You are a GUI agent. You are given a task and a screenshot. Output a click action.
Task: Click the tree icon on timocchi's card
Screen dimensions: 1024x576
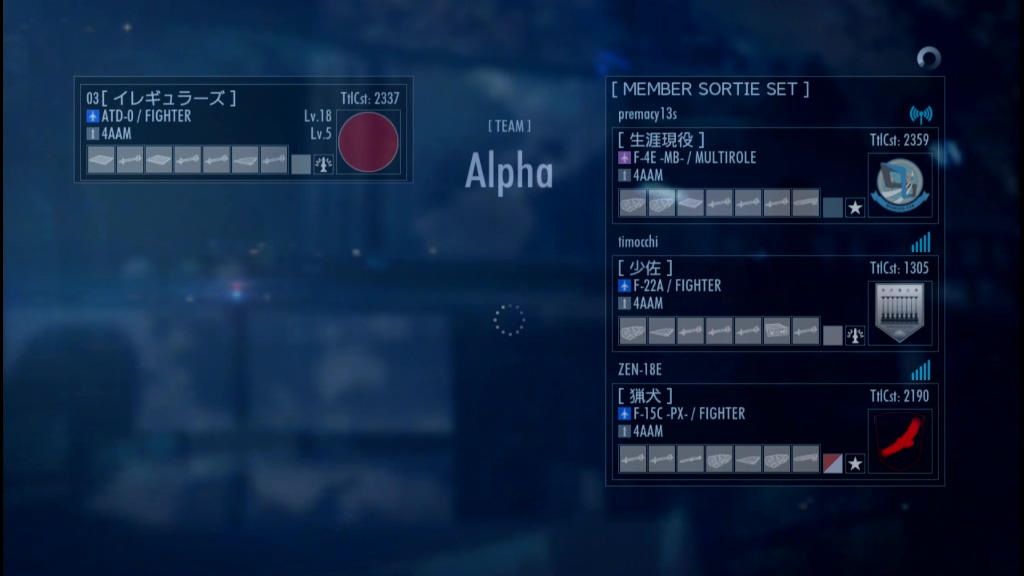(x=855, y=336)
